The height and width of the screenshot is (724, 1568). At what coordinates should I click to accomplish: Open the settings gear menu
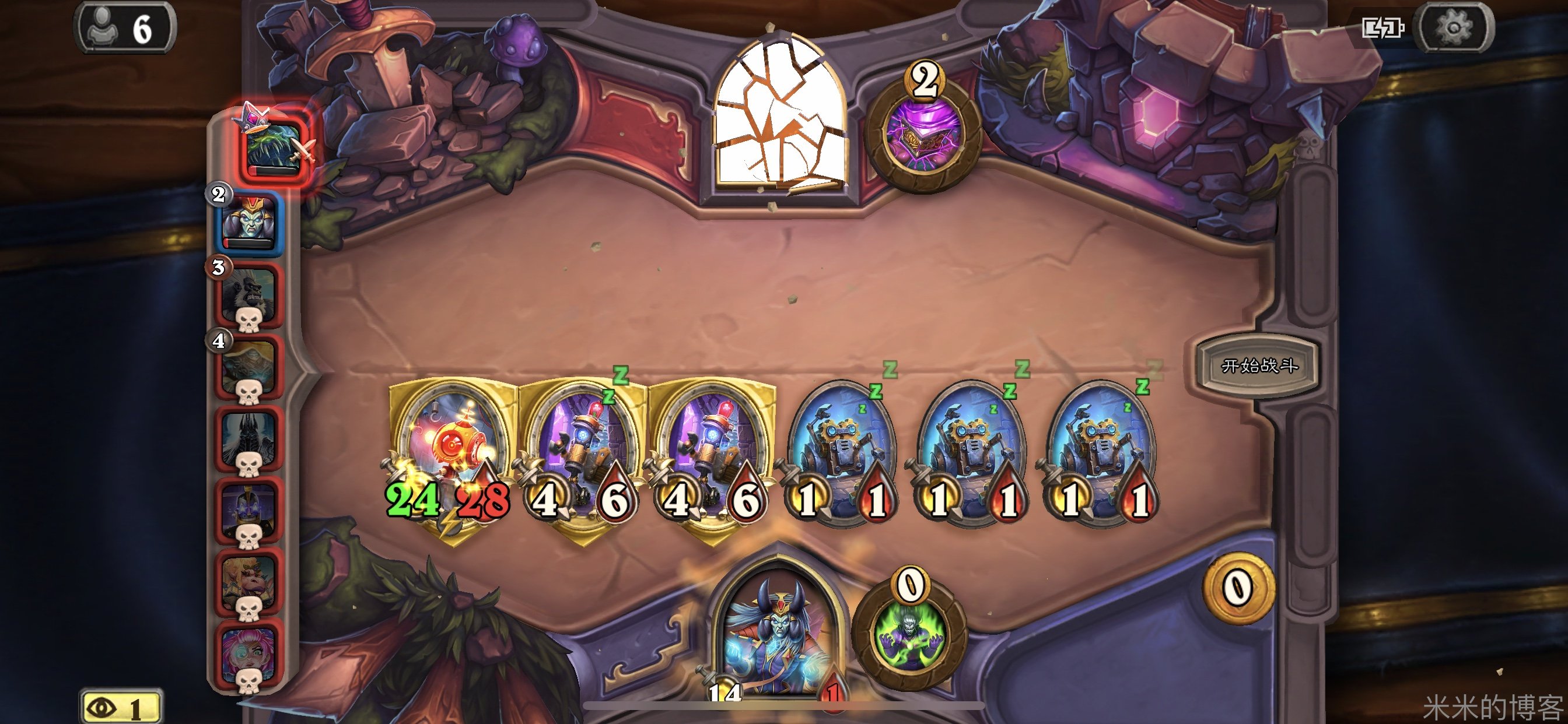(x=1454, y=27)
